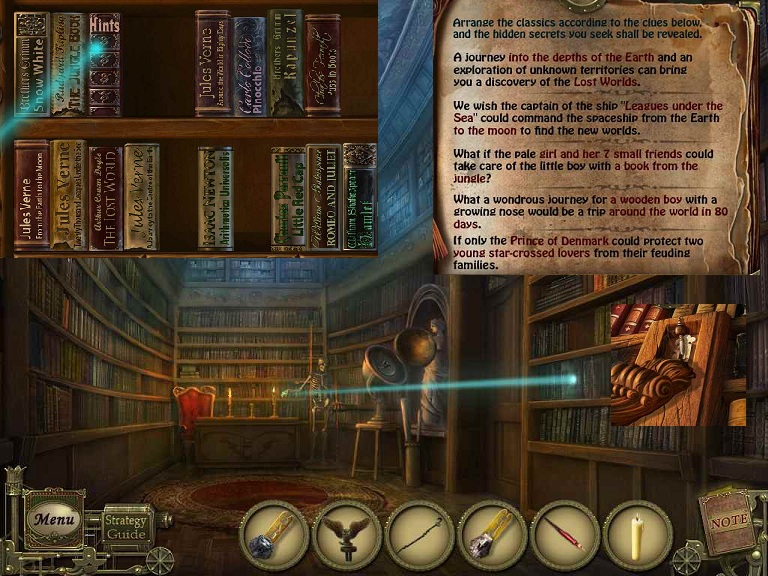The height and width of the screenshot is (576, 768).
Task: Select the Hints book on the shelf
Action: pyautogui.click(x=104, y=62)
